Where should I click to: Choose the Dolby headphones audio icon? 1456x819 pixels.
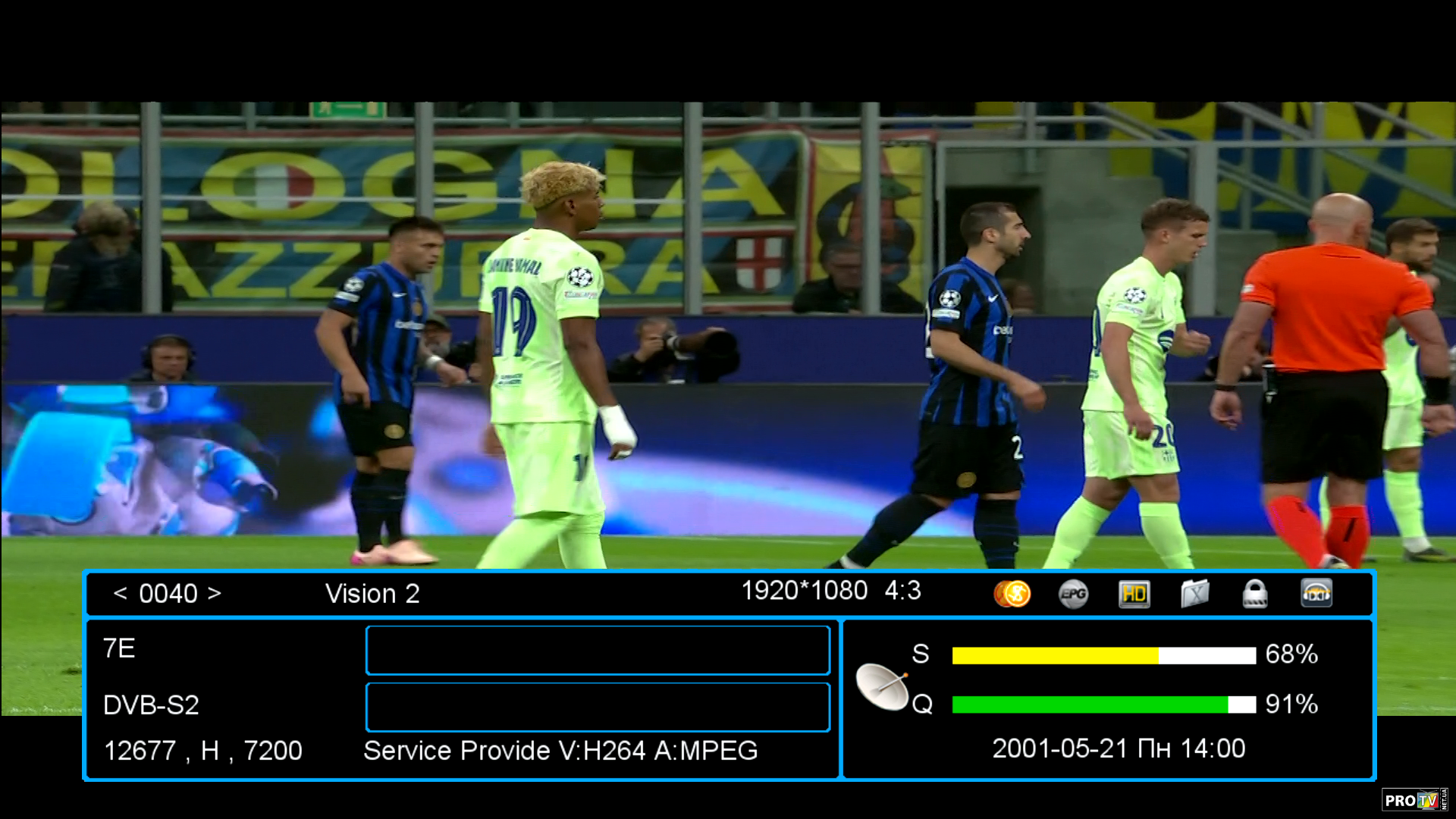(1316, 594)
